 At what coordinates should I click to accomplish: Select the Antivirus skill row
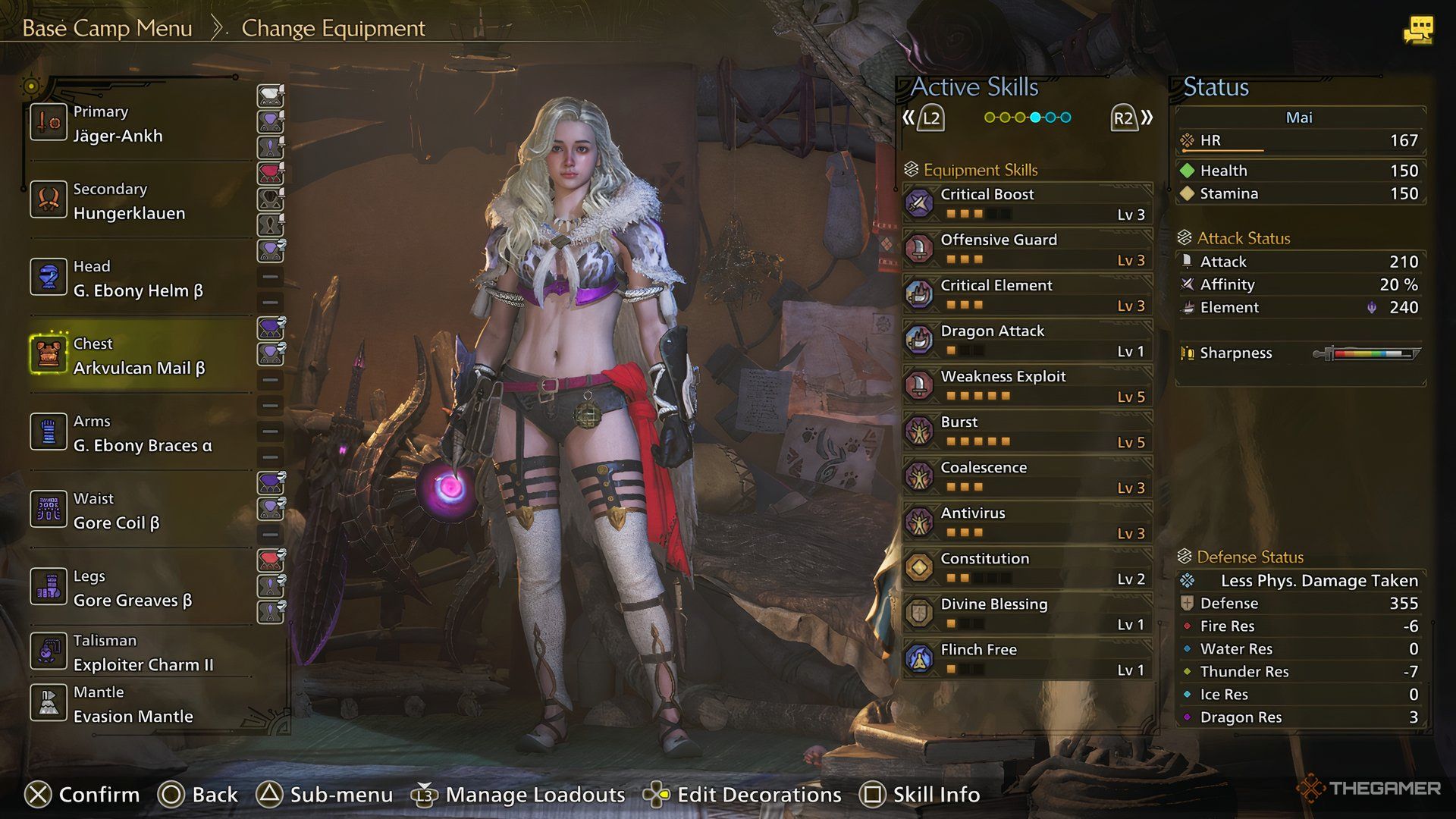[x=1028, y=522]
